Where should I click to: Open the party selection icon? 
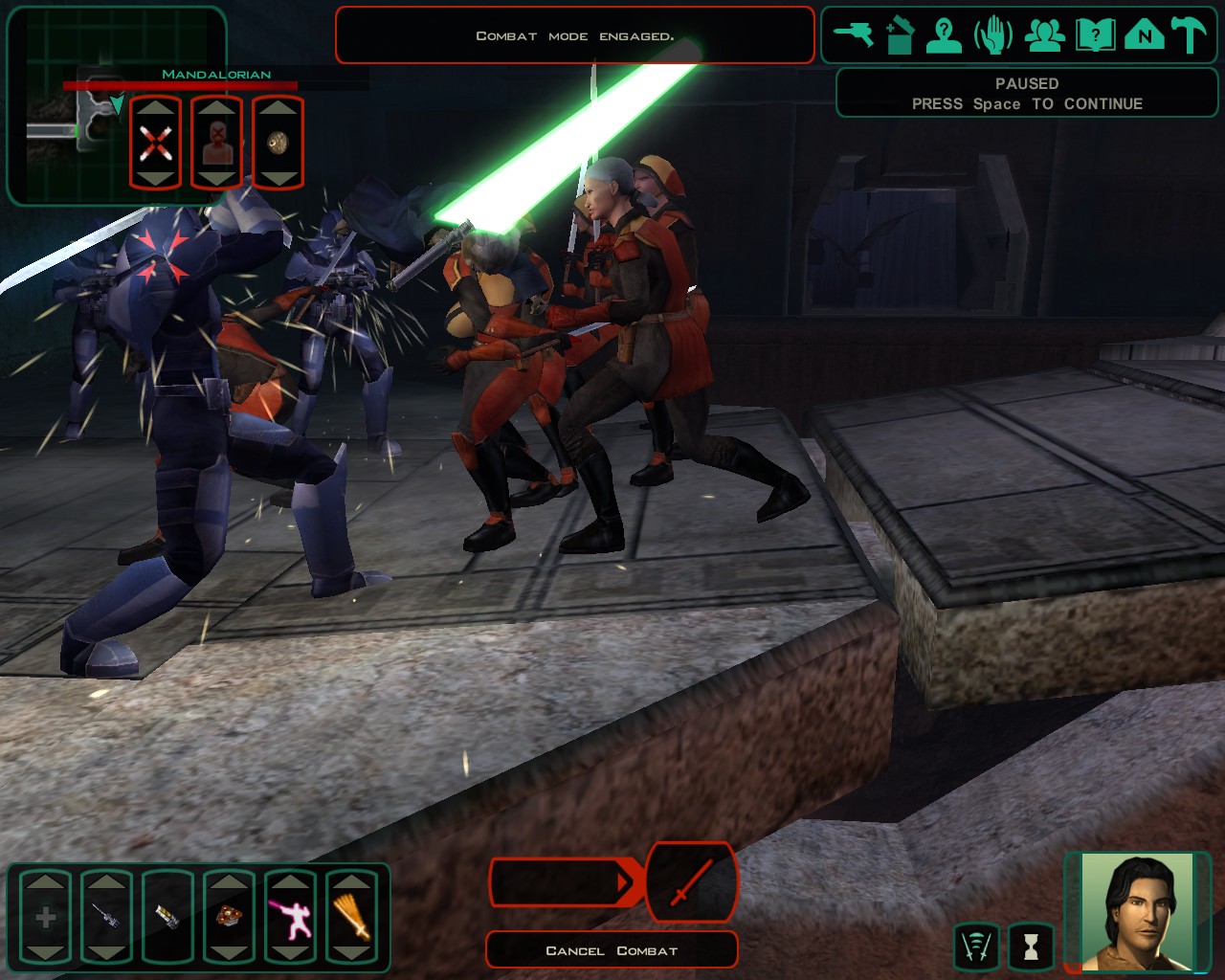point(1044,36)
